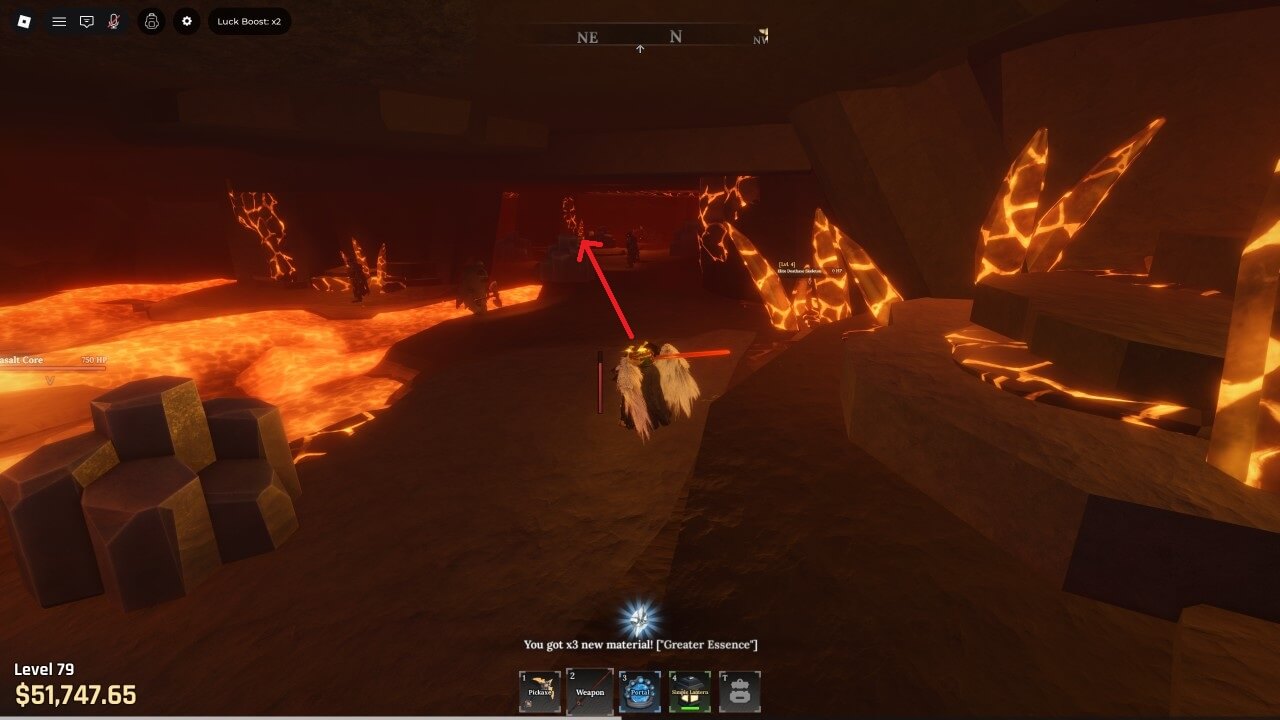
Task: Open the gear settings button
Action: [x=187, y=21]
